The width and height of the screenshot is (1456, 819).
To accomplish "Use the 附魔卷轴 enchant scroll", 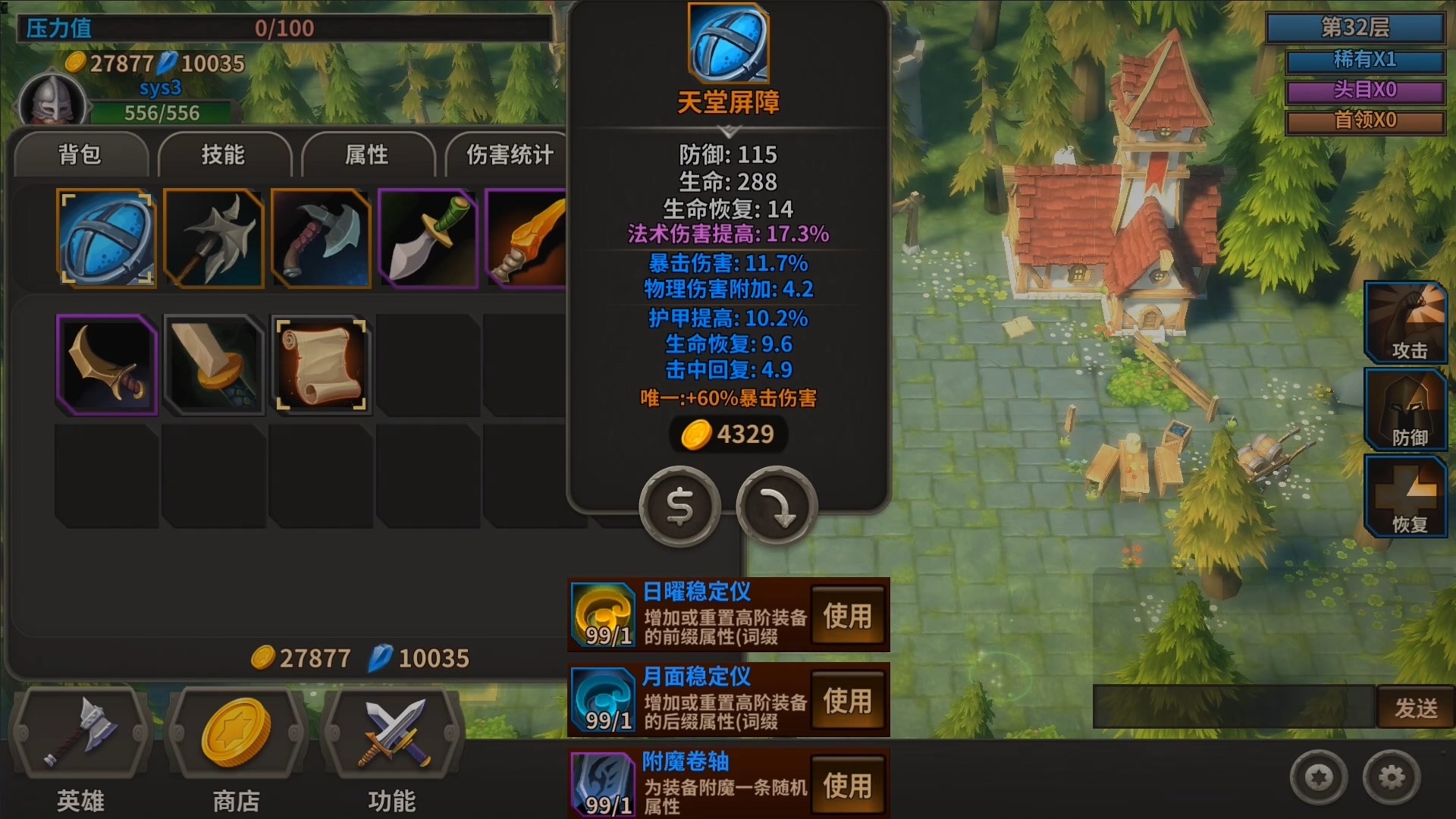I will coord(849,784).
